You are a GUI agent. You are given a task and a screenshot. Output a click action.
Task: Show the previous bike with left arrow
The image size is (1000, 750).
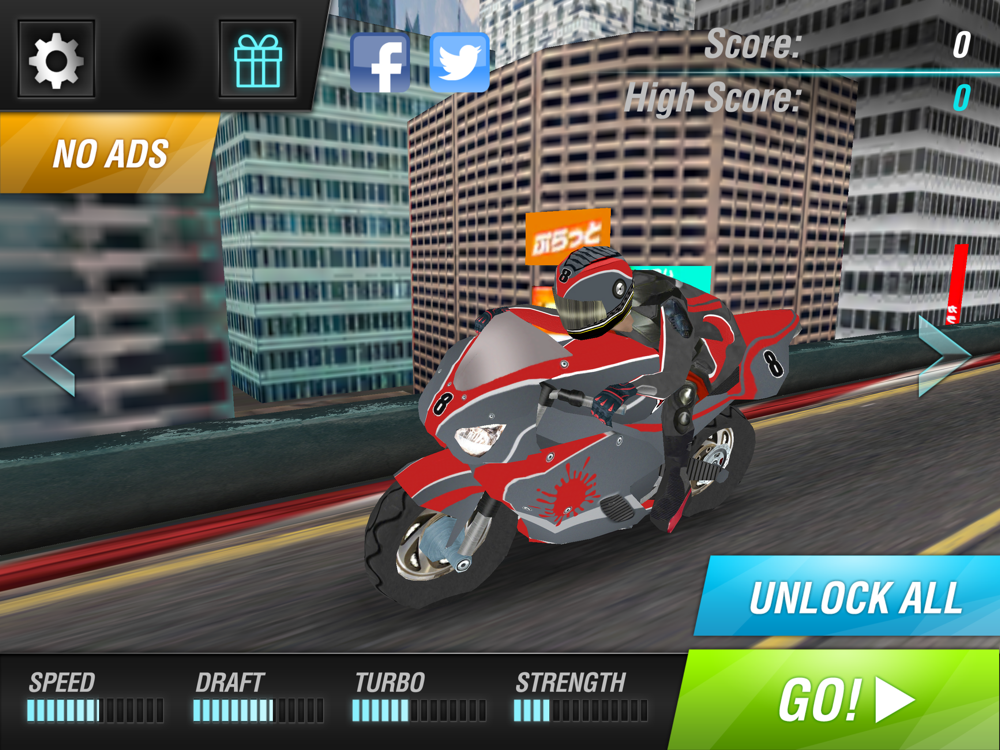coord(50,356)
